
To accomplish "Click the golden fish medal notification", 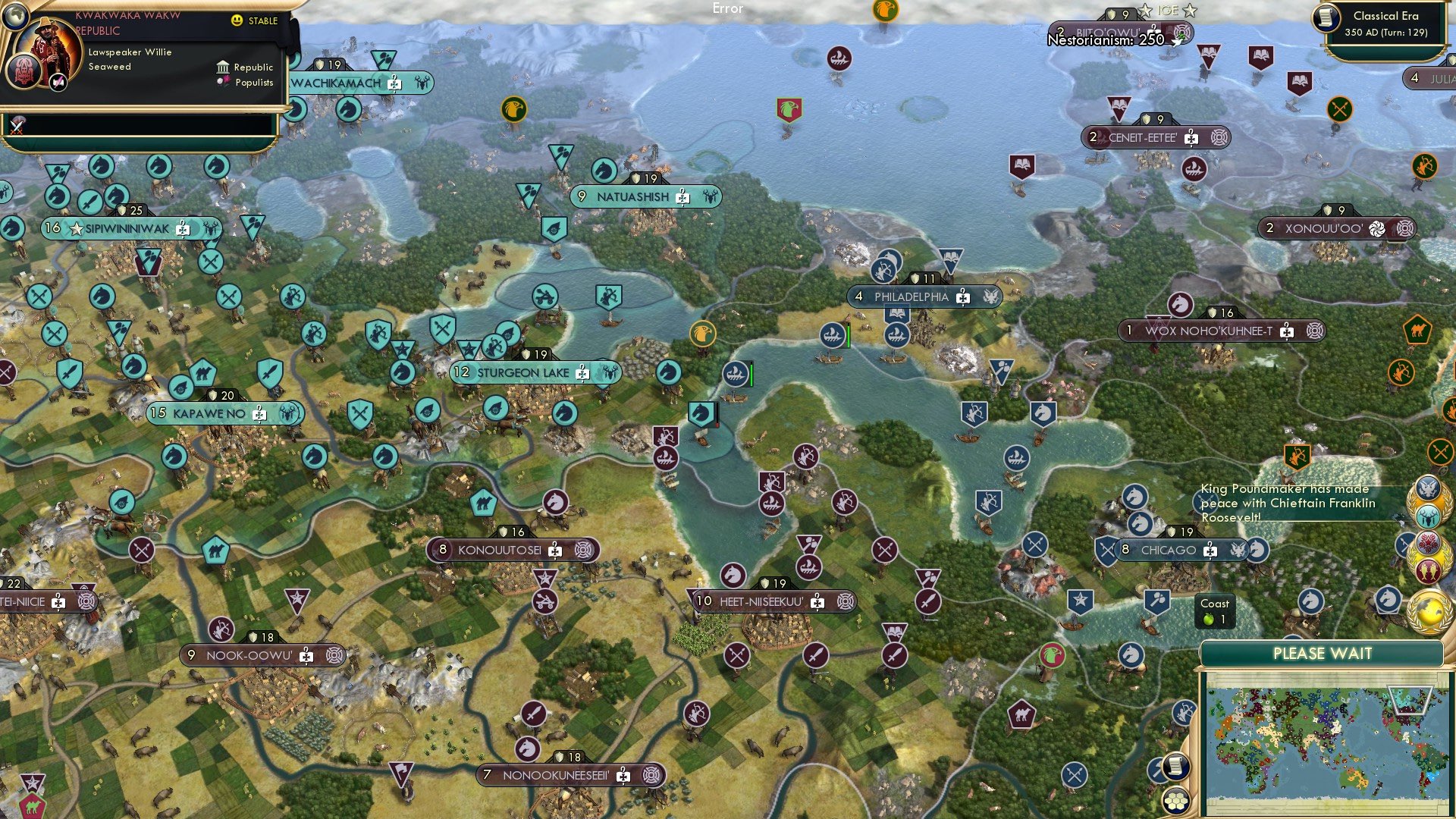I will 1429,569.
